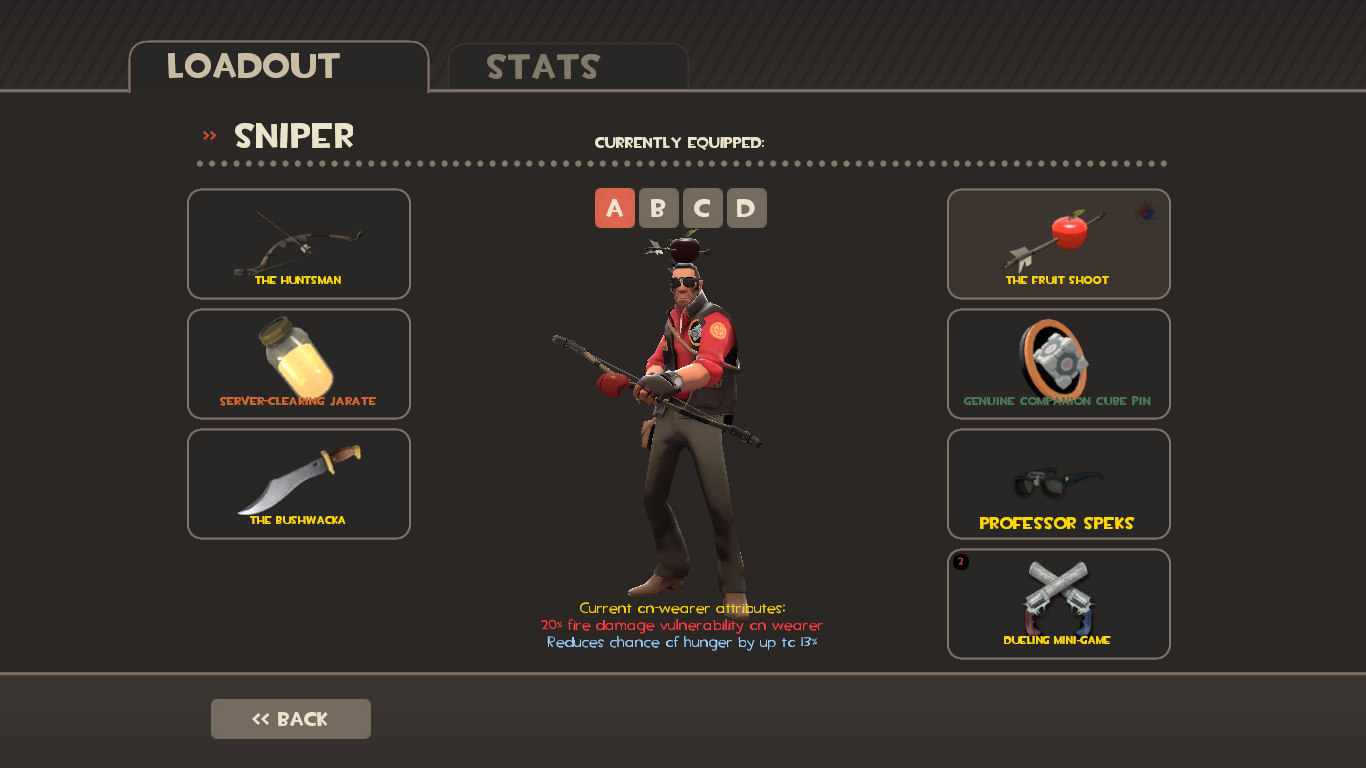Click The Fruit Shoot hat slot
This screenshot has width=1366, height=768.
coord(1058,243)
